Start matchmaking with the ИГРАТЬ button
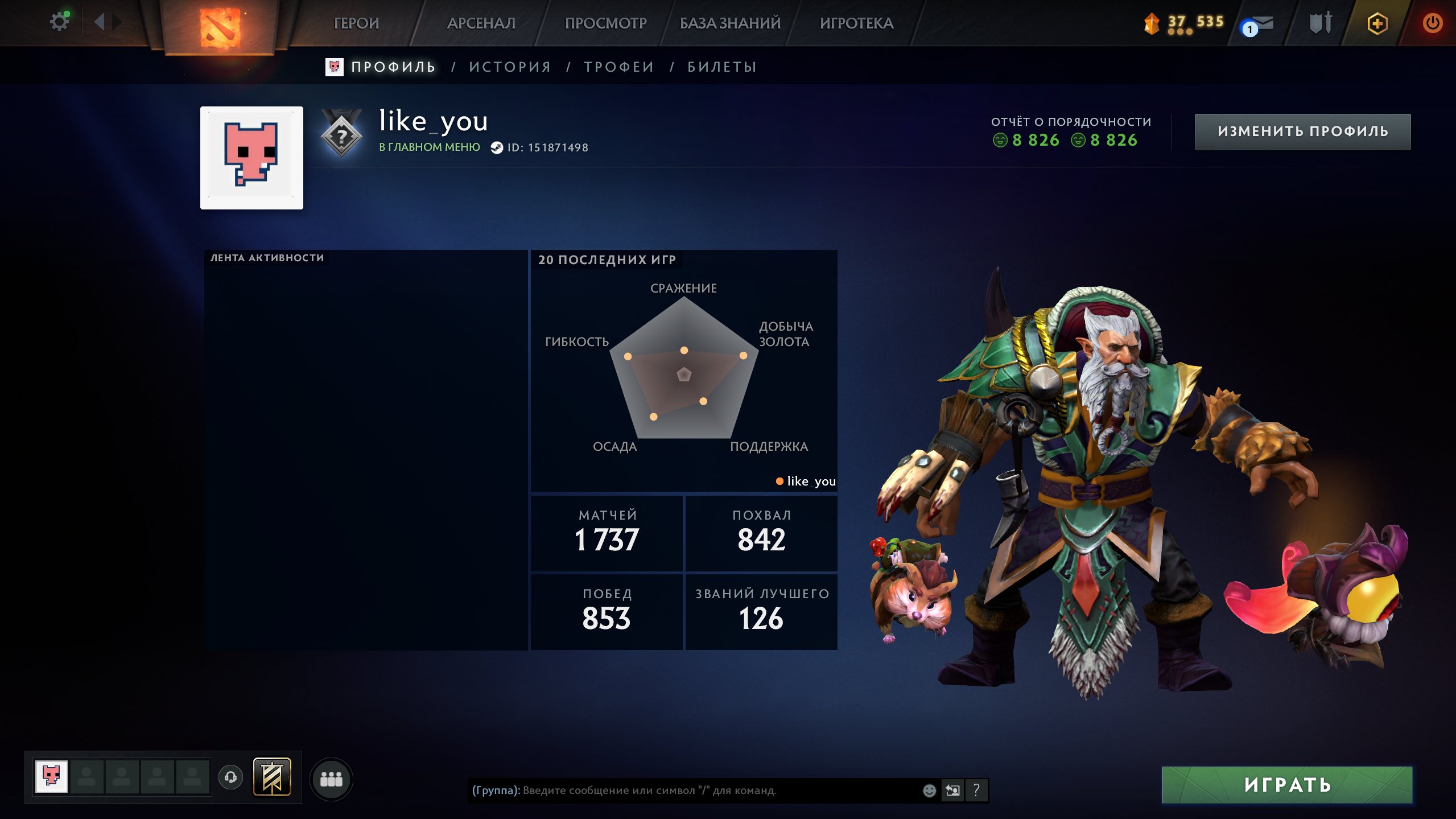The image size is (1456, 819). [x=1287, y=785]
